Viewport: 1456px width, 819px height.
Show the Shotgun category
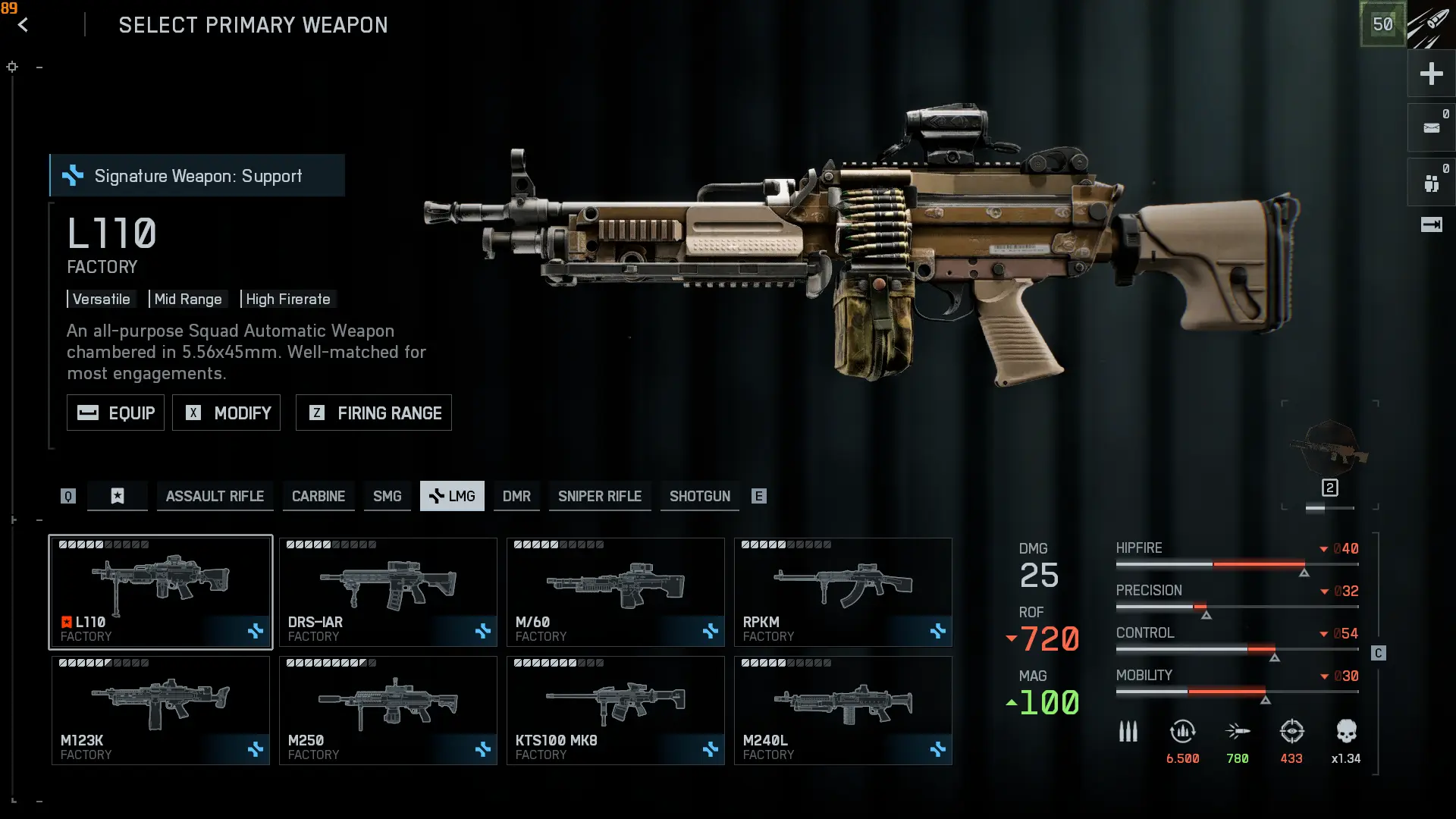coord(699,496)
